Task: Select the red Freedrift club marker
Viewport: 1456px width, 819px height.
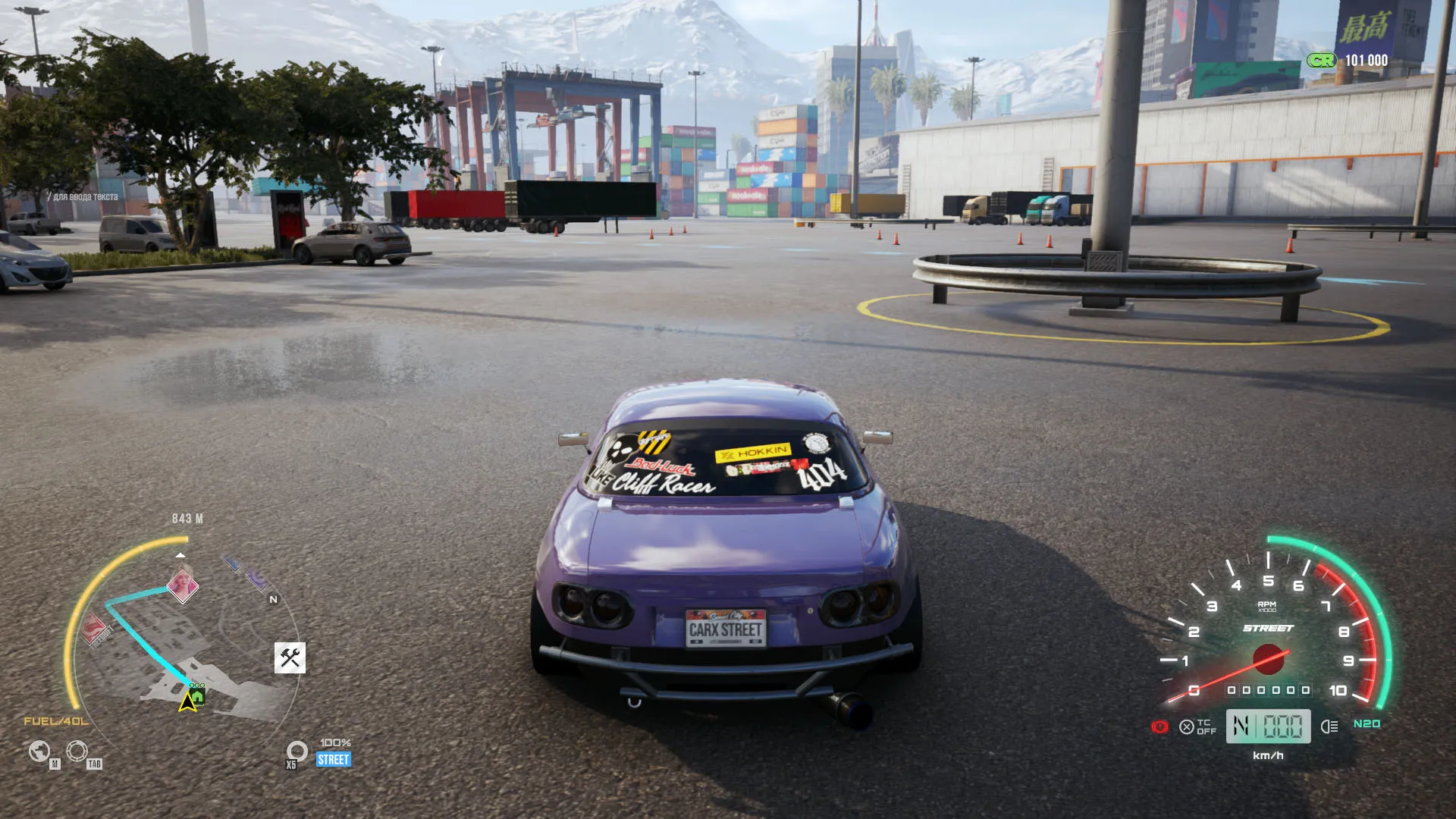Action: click(x=96, y=630)
